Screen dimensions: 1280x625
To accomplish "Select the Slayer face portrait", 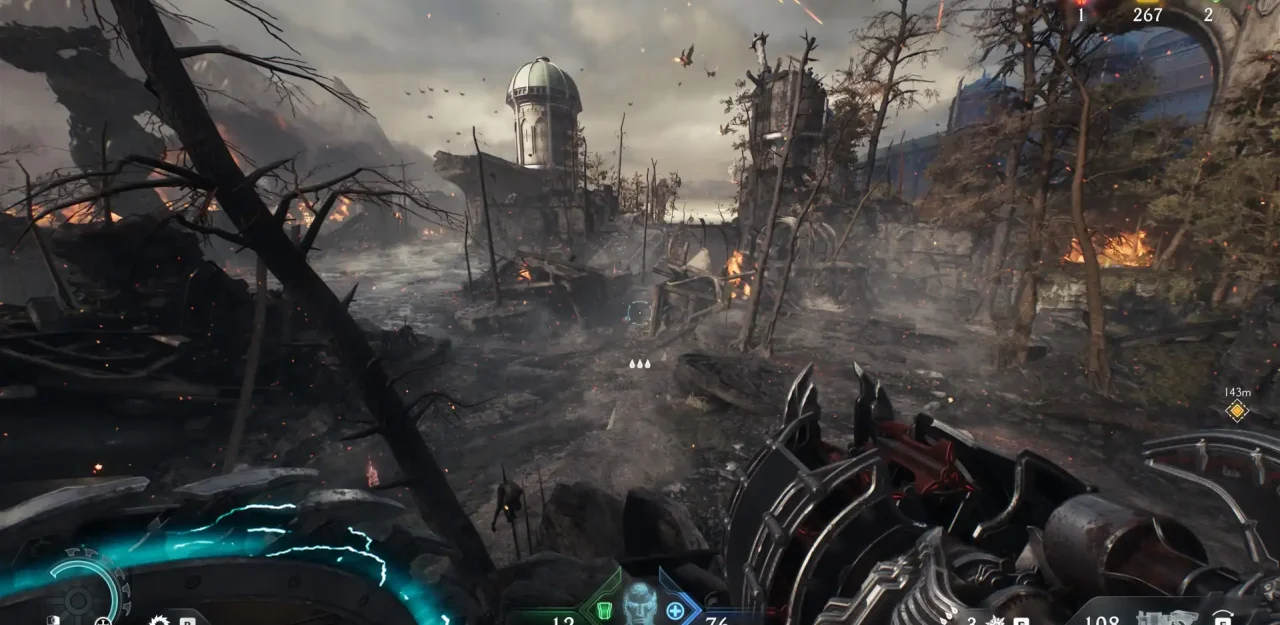I will [639, 604].
